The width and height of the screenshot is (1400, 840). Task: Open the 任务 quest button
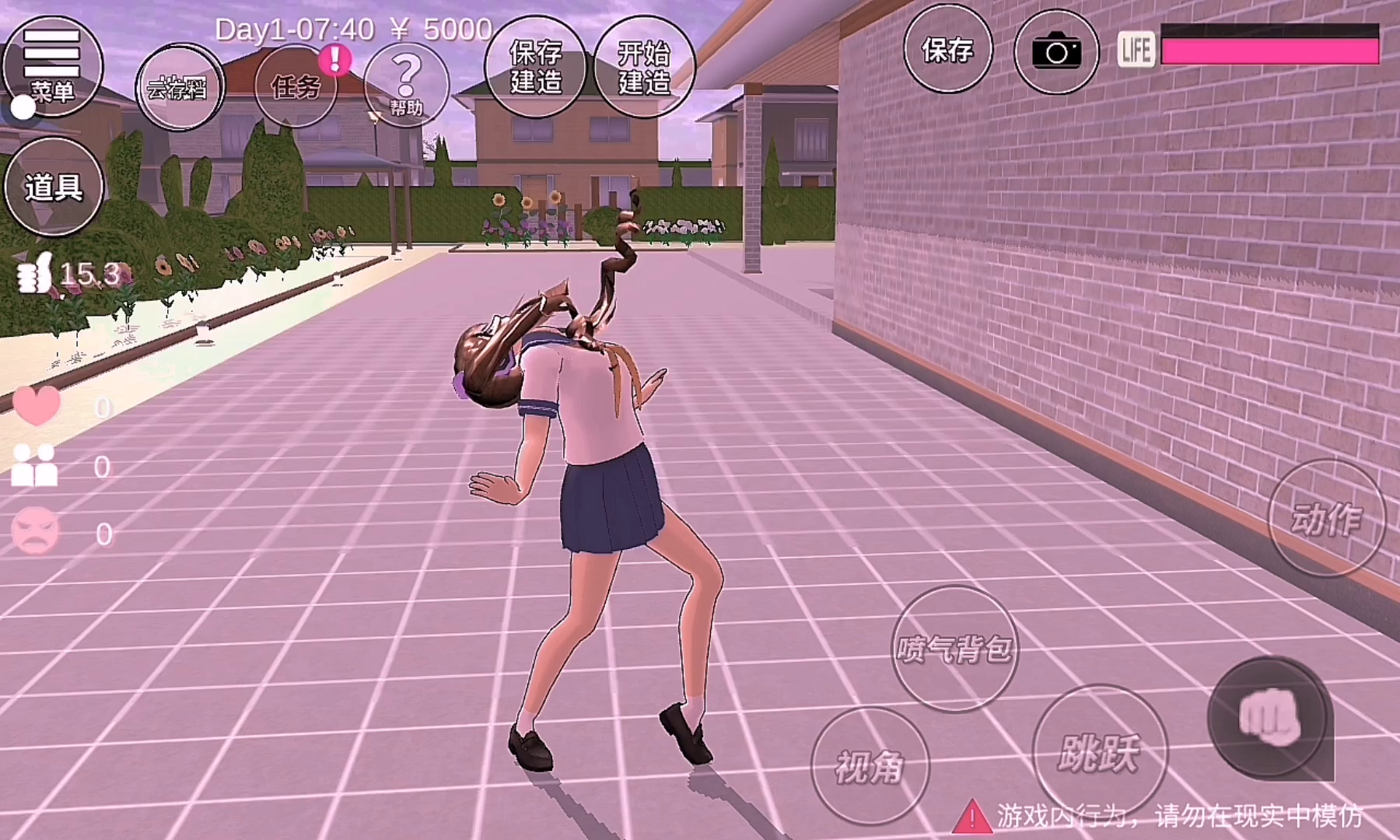pyautogui.click(x=296, y=86)
